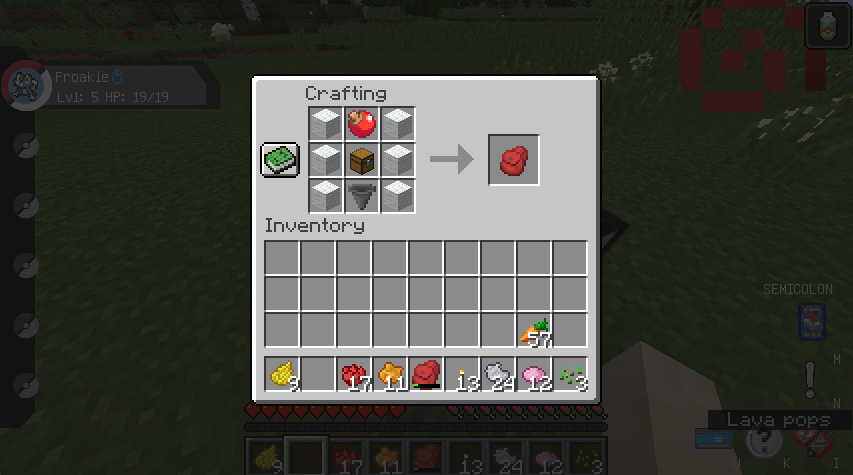Select the carrot stack of 57

click(x=534, y=330)
